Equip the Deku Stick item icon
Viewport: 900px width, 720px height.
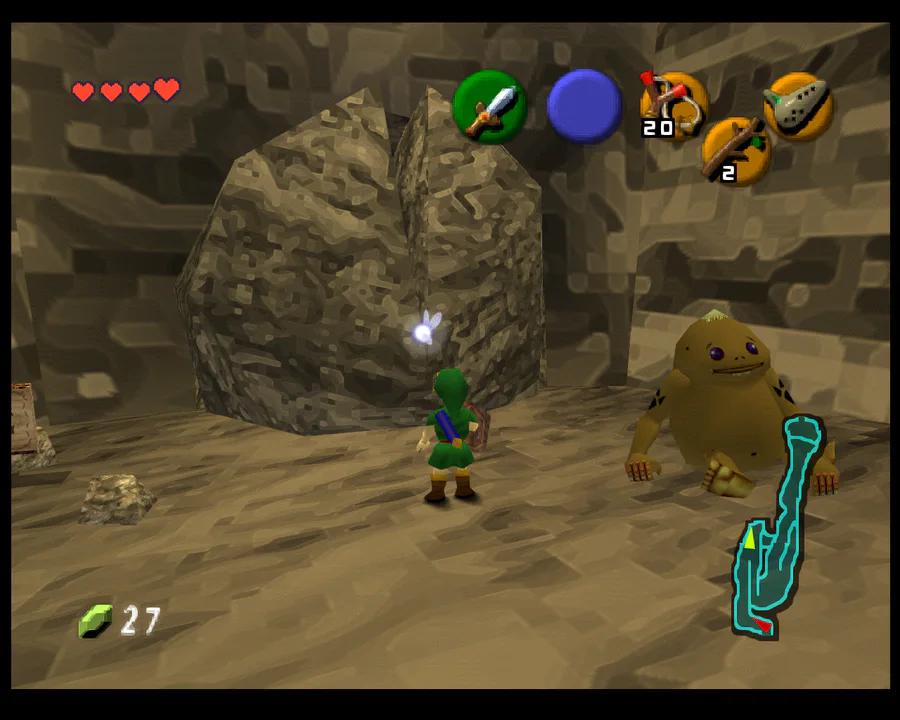(x=735, y=151)
